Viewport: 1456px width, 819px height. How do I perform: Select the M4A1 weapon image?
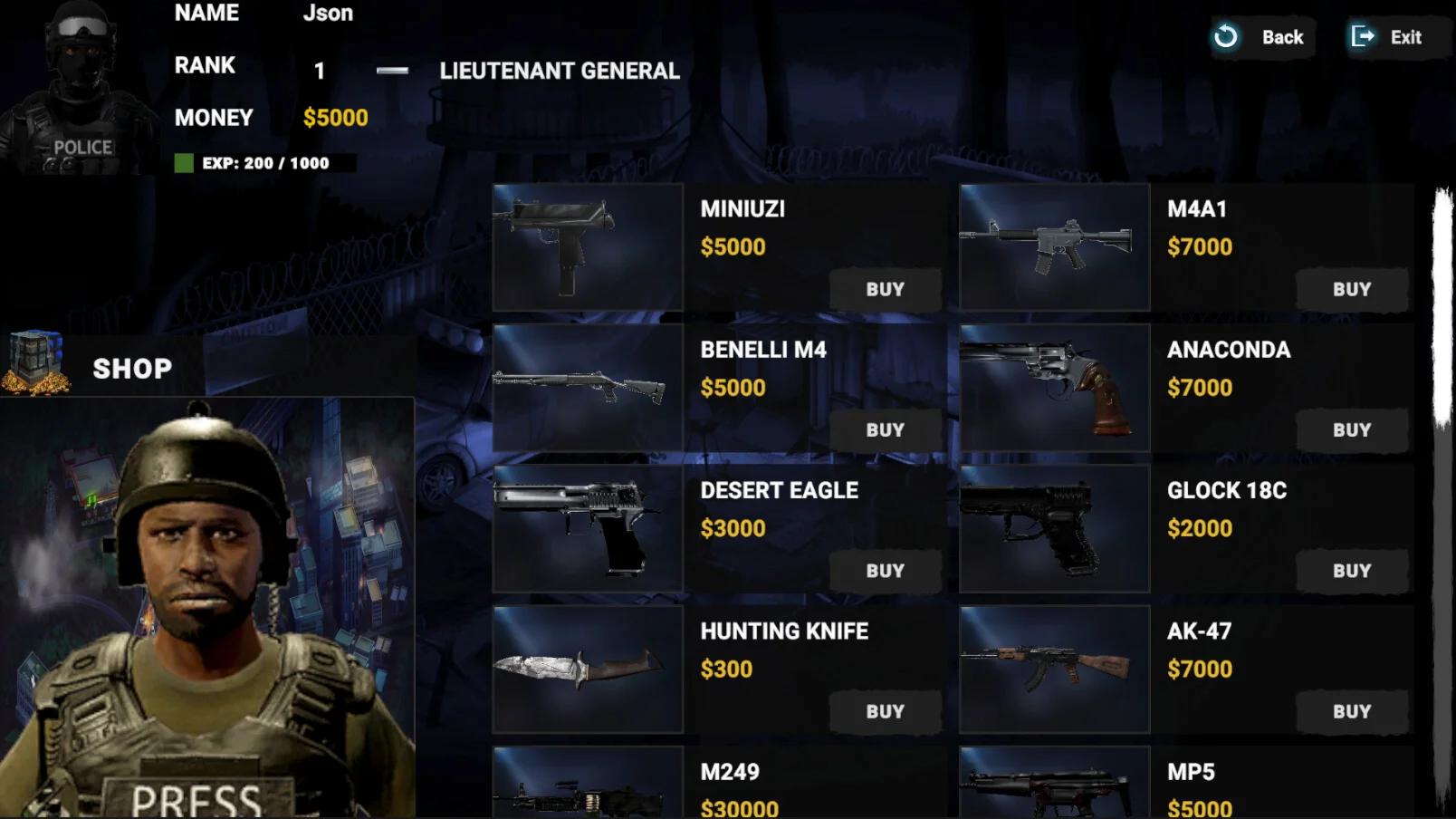tap(1054, 247)
